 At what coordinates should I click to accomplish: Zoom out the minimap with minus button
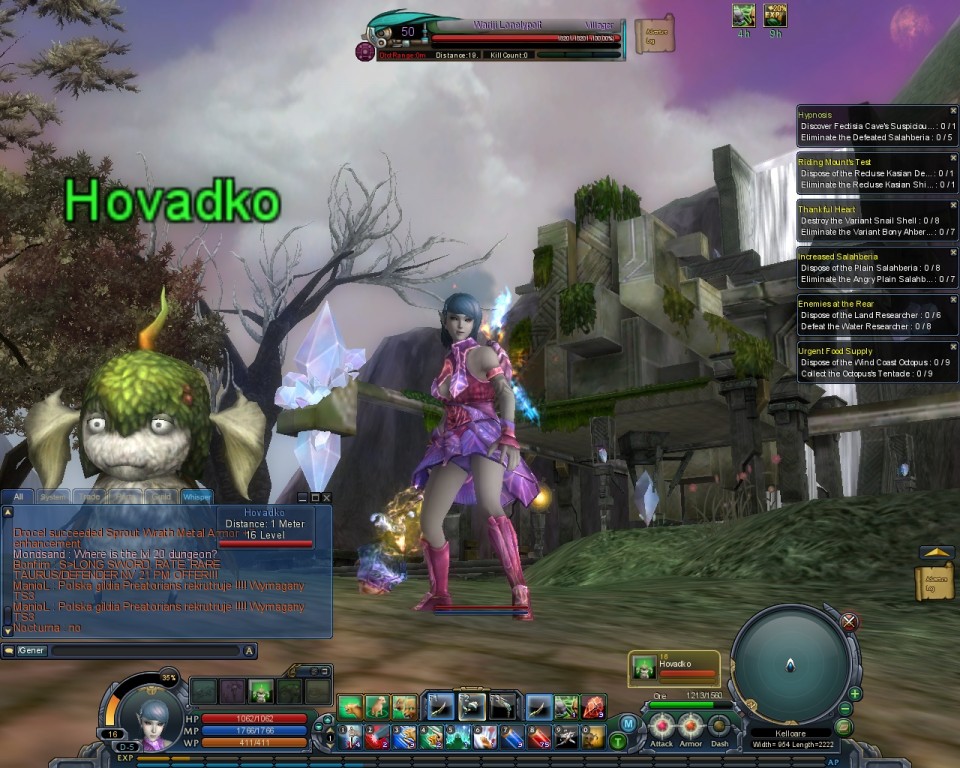click(845, 709)
